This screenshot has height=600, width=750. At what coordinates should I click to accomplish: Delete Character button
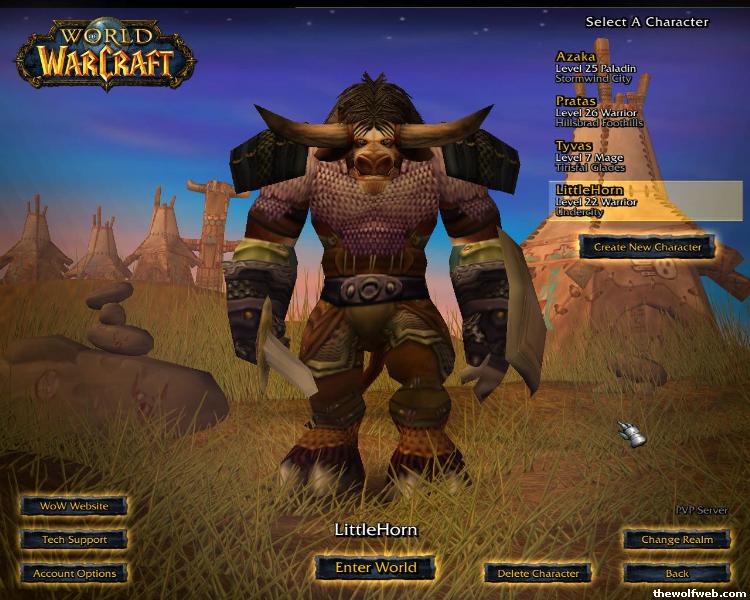[537, 573]
